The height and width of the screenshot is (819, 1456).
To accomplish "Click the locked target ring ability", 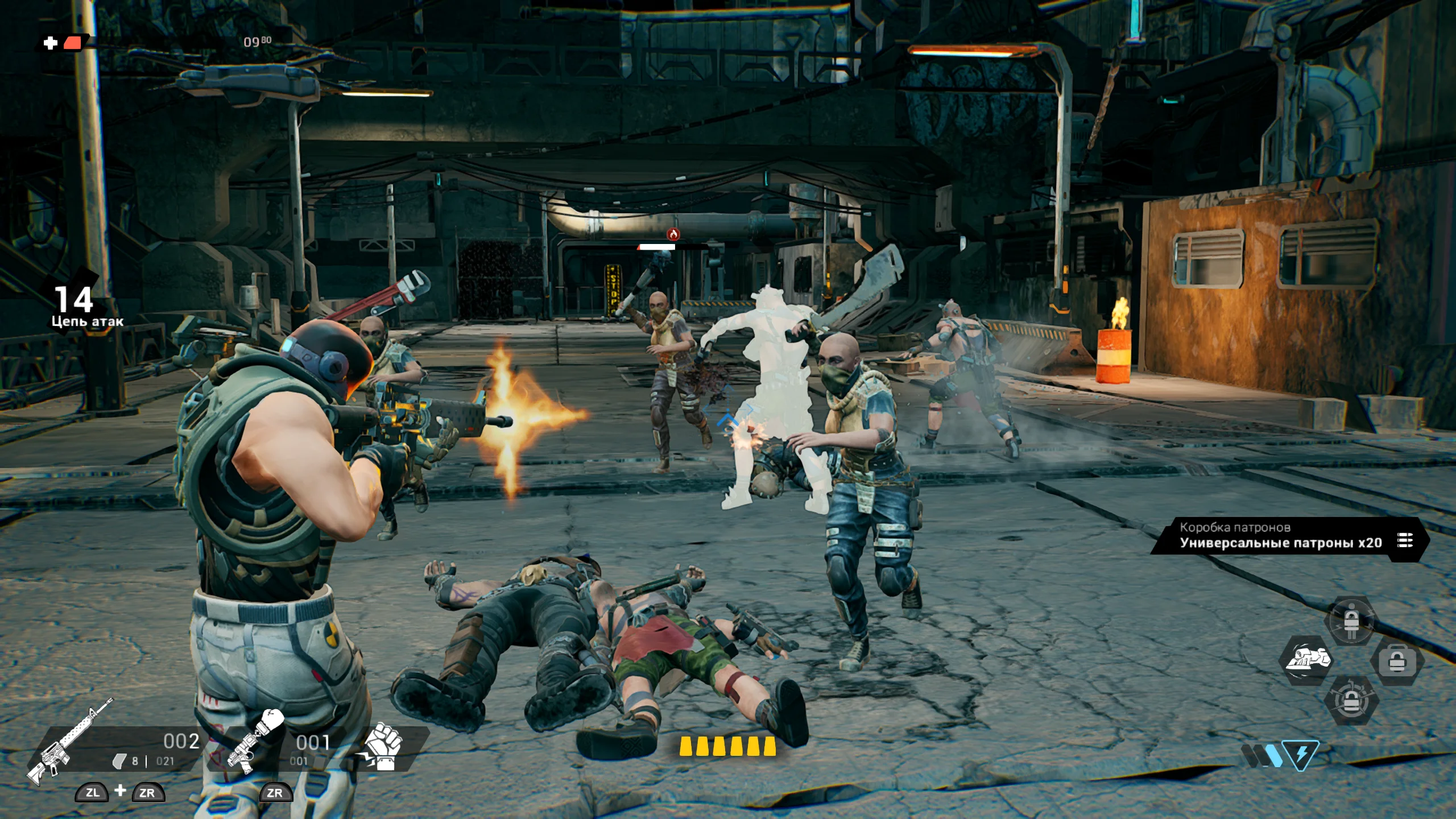I will [1351, 701].
